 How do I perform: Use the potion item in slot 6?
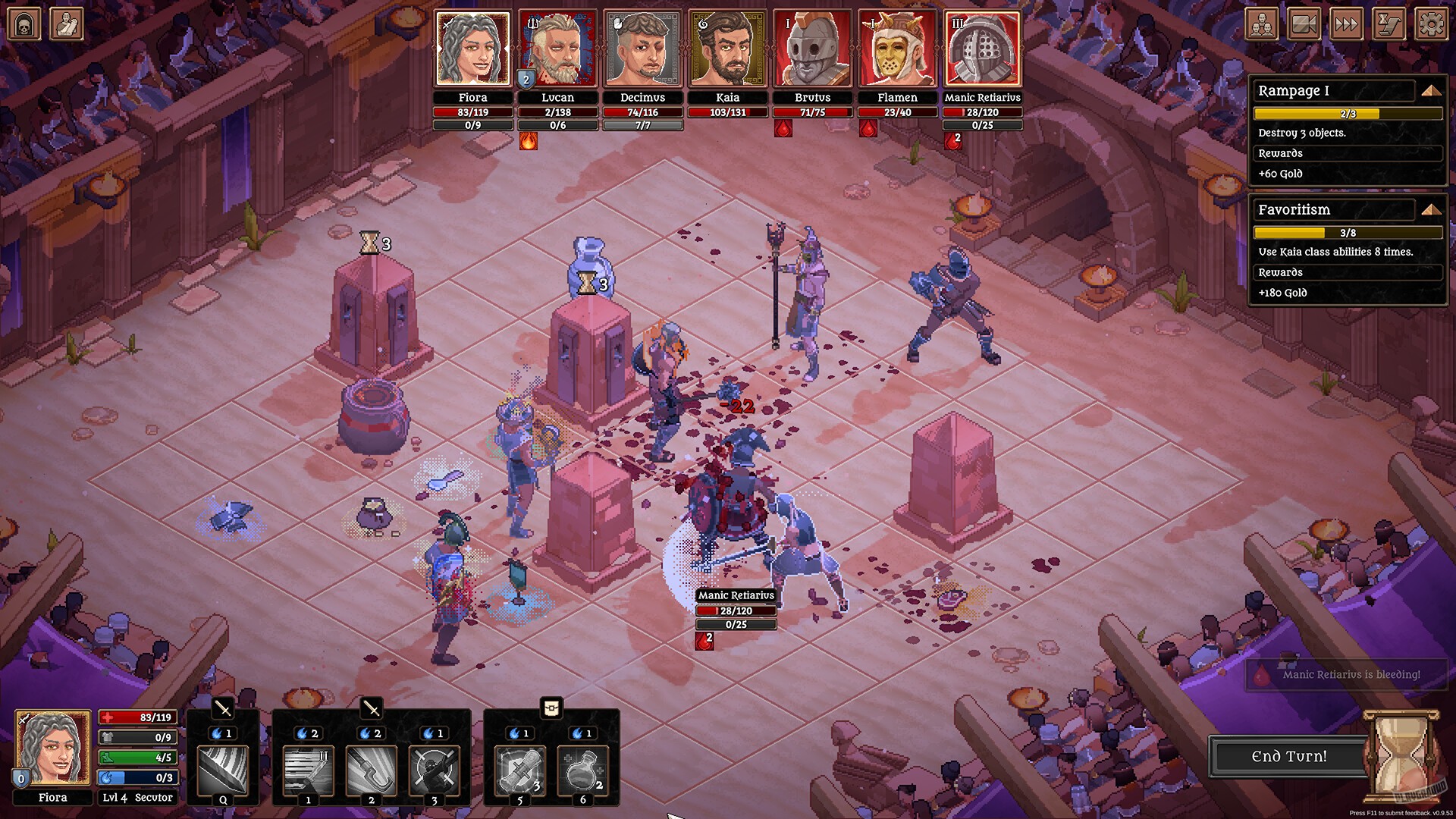[584, 771]
